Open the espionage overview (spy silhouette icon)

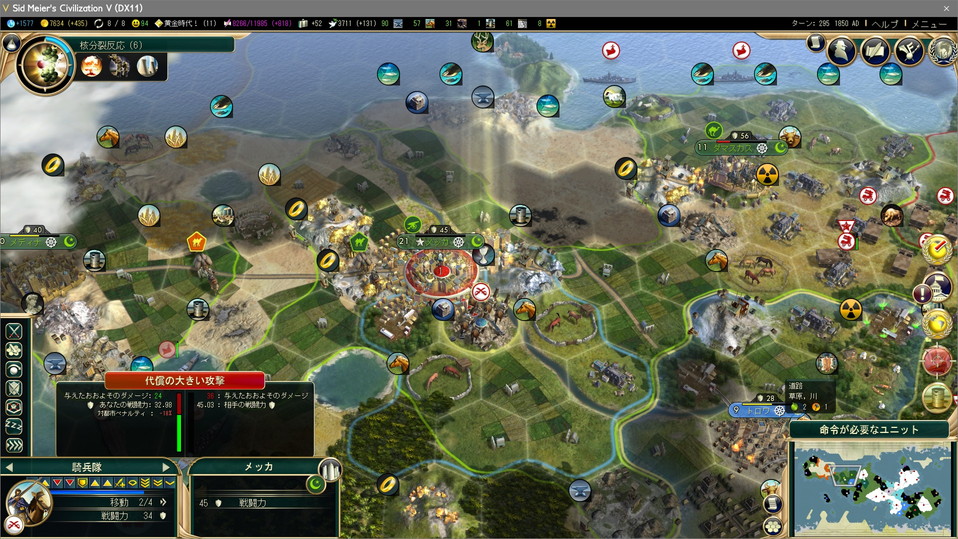842,50
